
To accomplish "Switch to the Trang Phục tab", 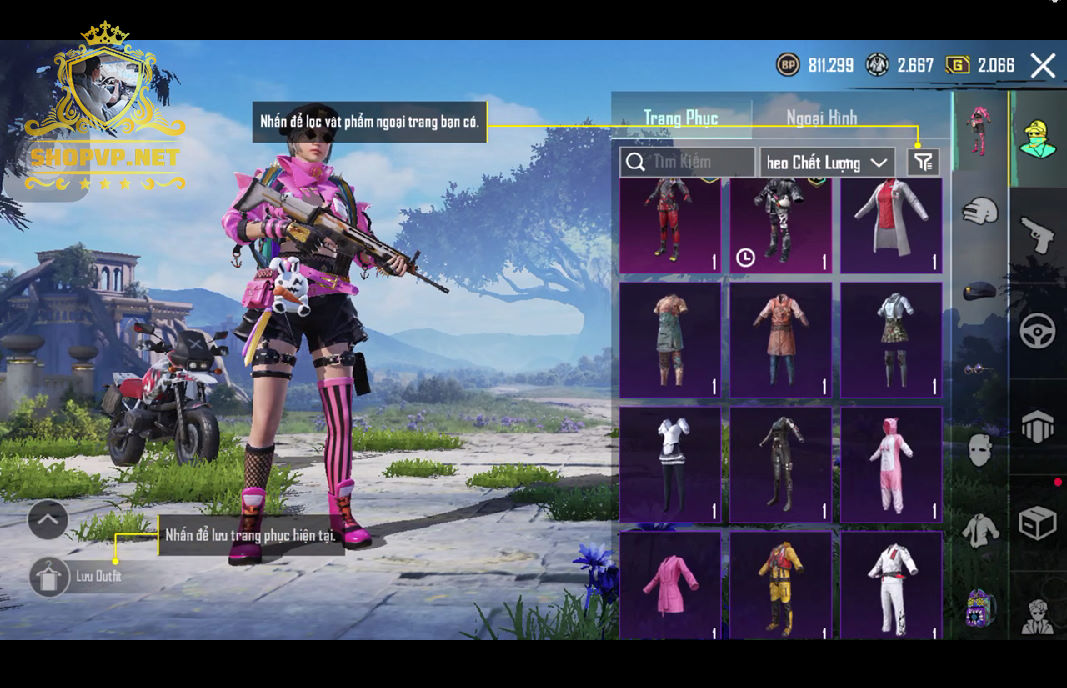I will [x=681, y=118].
